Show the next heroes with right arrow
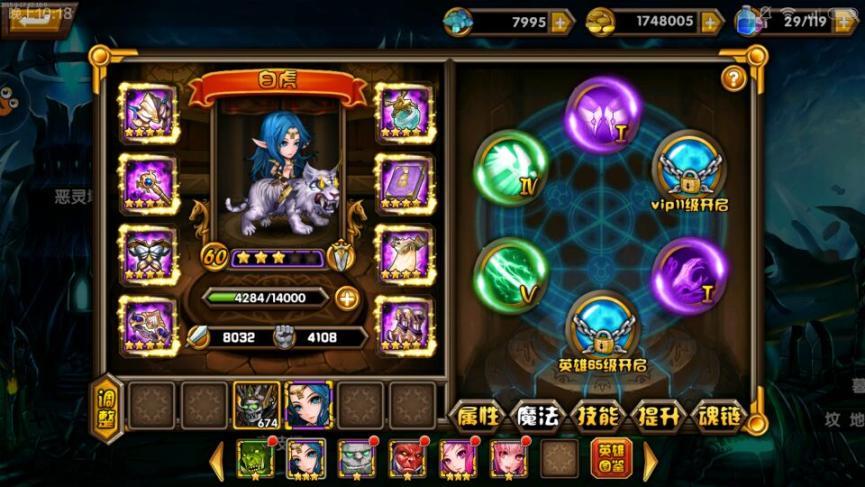 point(650,460)
